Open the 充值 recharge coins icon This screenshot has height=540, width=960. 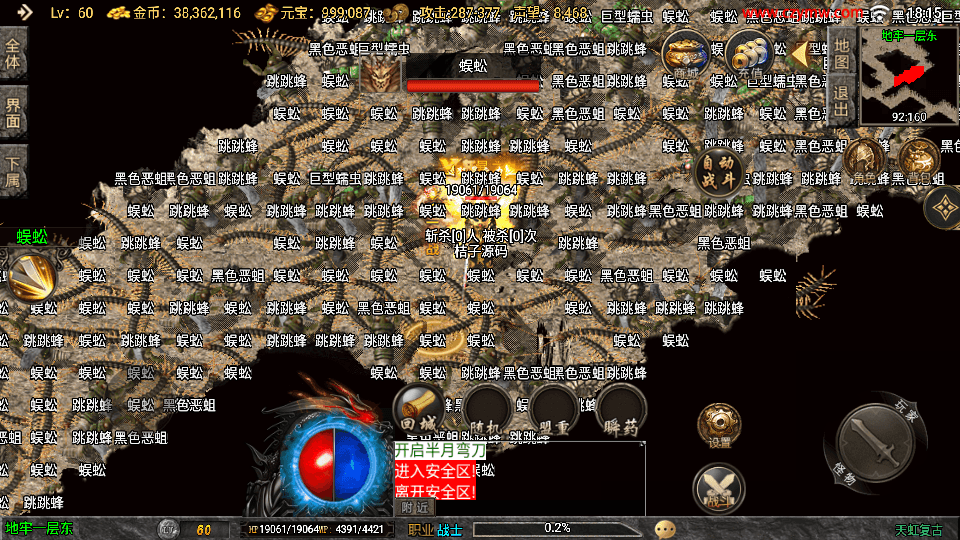point(748,53)
